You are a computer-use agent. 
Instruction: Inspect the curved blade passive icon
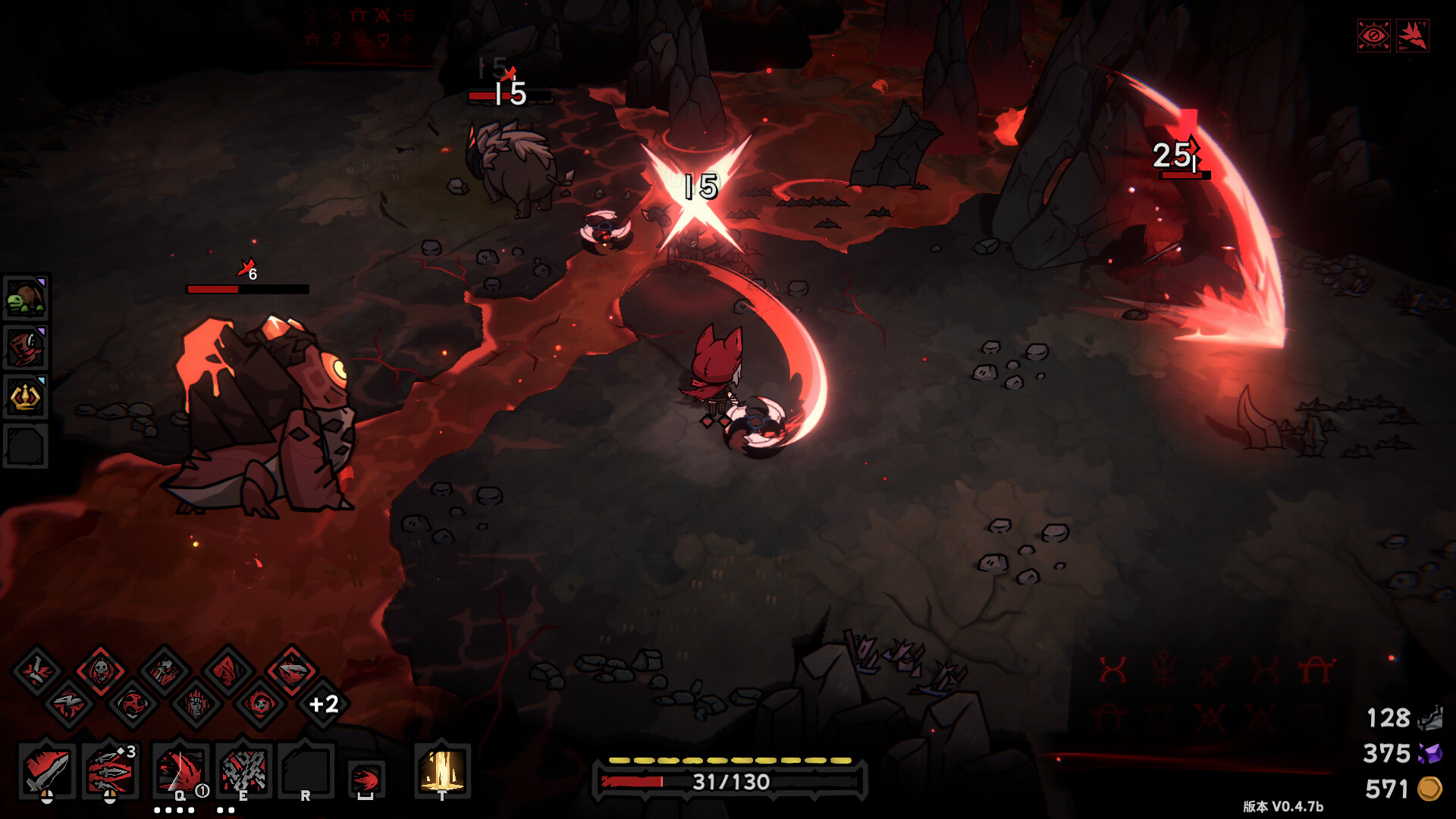click(292, 670)
